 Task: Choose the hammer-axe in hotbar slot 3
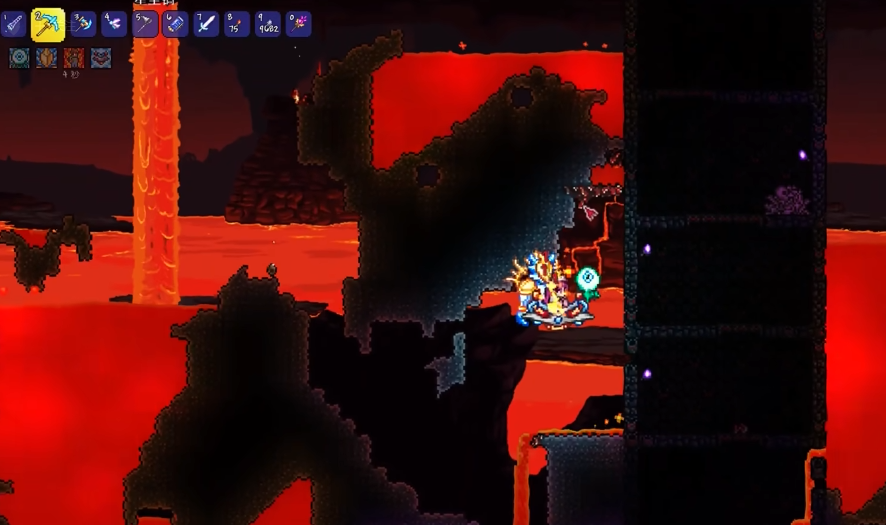coord(83,23)
